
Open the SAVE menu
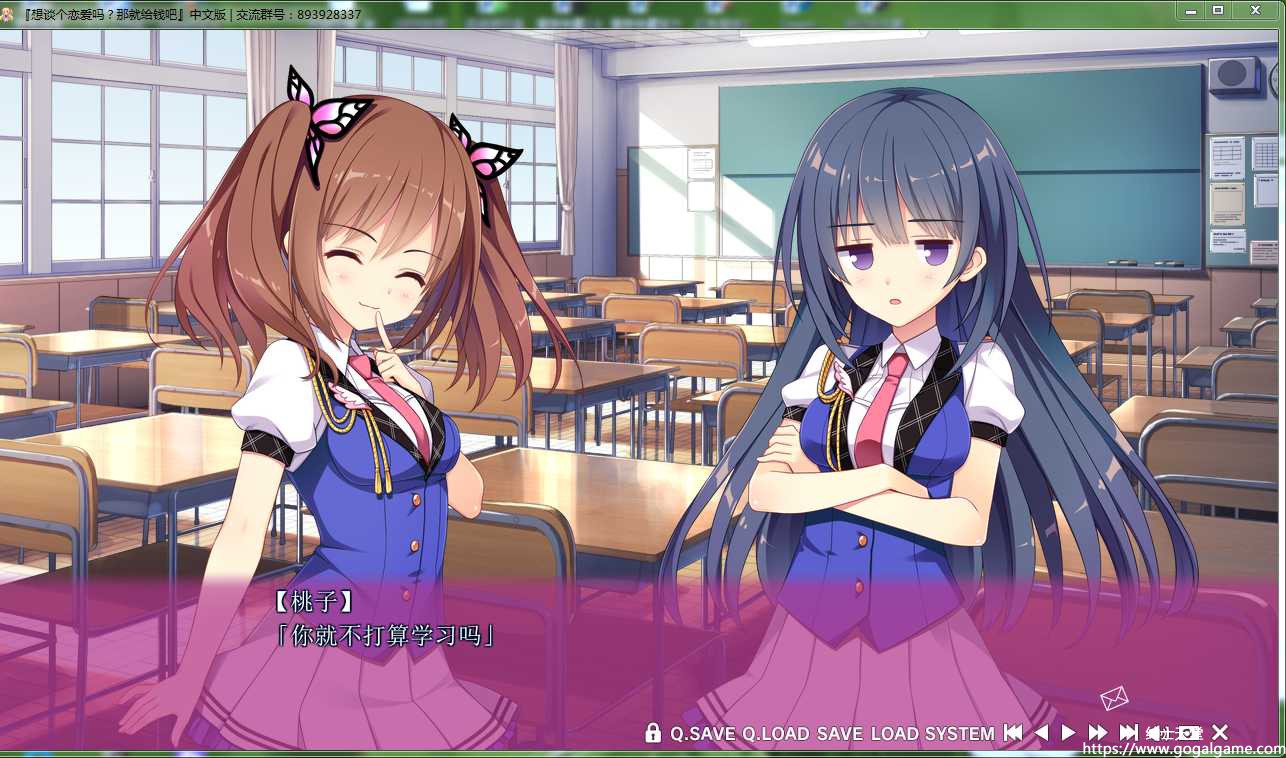[839, 733]
